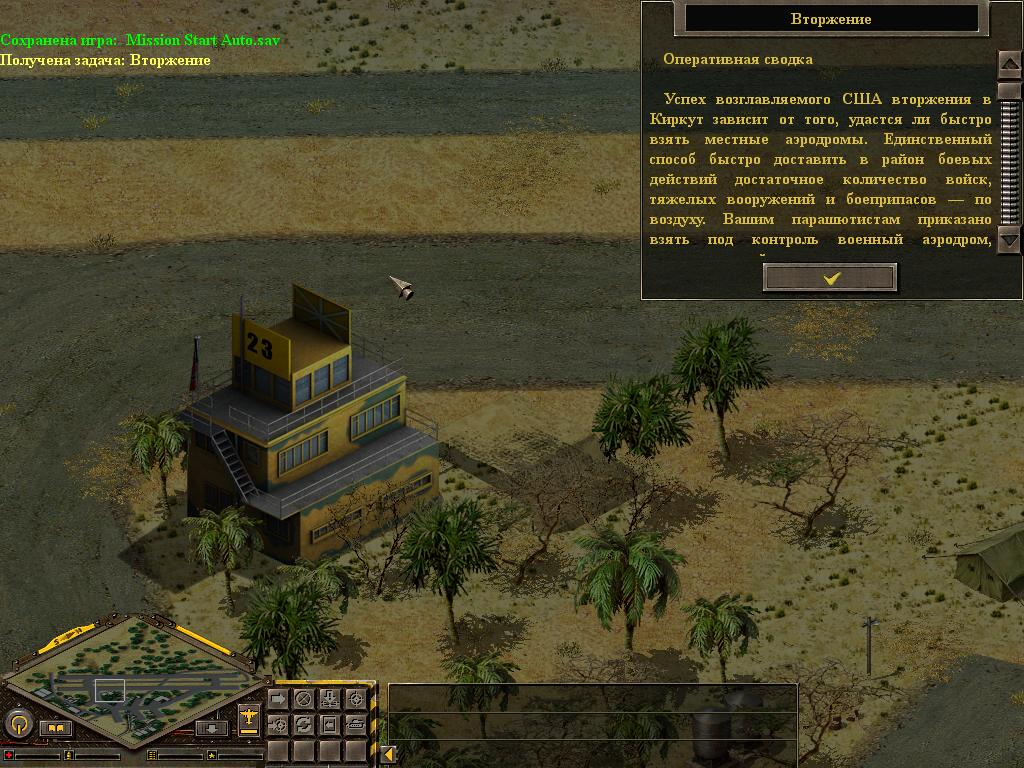
Task: Click the briefing scrollbar's up arrow
Action: pos(1009,63)
